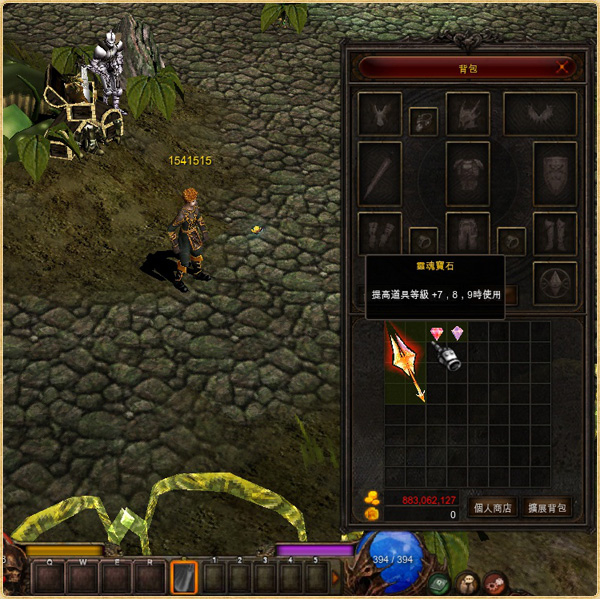Screen dimensions: 600x599
Task: Click the weapon equipment slot
Action: point(380,174)
